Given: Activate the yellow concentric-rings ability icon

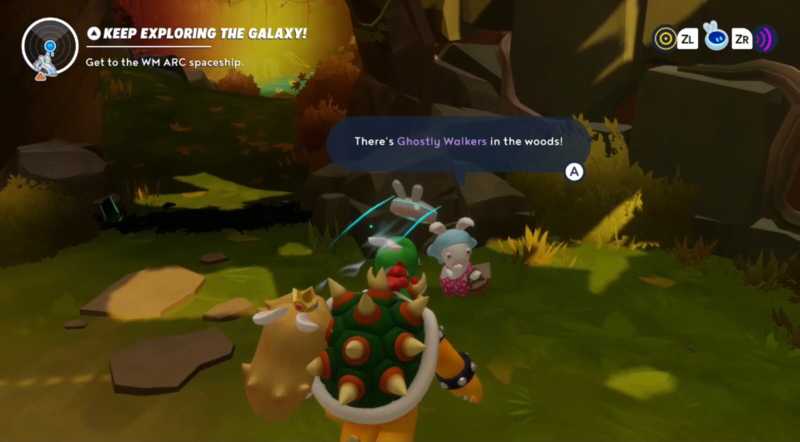Looking at the screenshot, I should (664, 39).
